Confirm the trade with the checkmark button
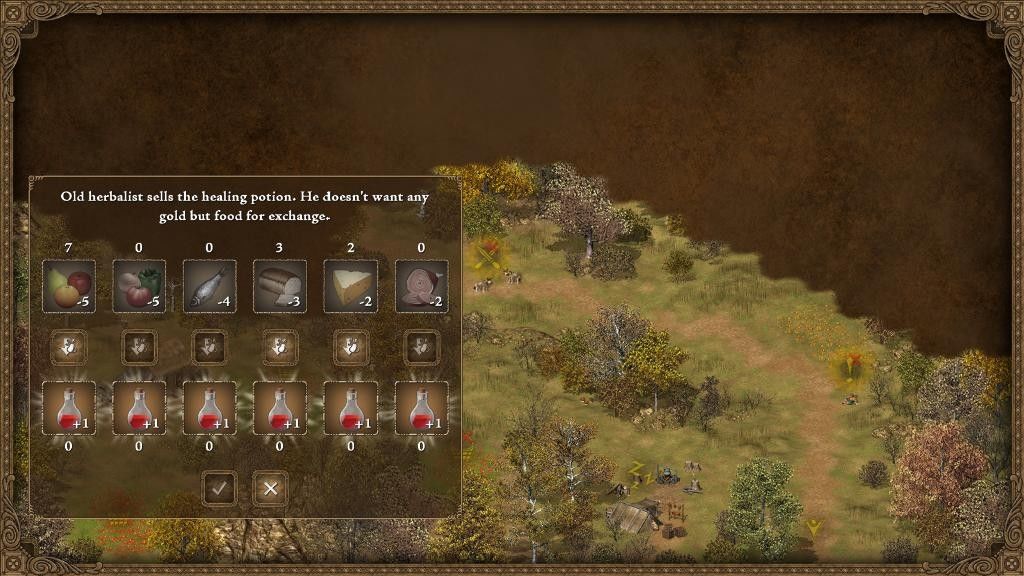This screenshot has height=576, width=1024. (x=220, y=488)
